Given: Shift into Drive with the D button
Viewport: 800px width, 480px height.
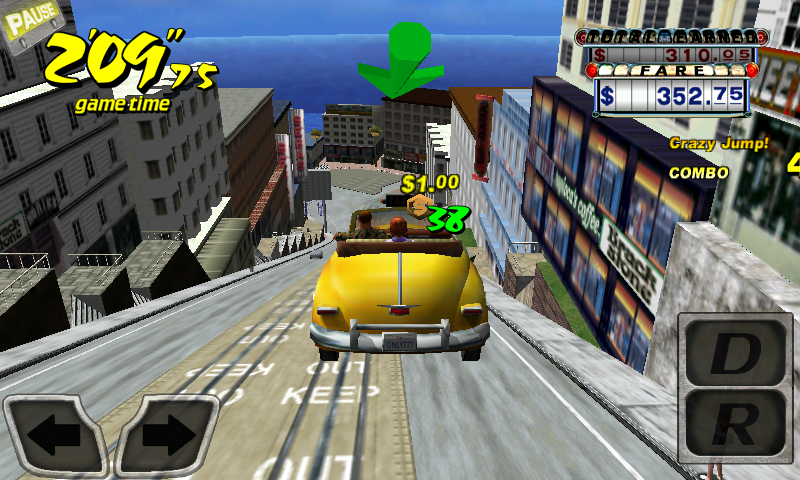Looking at the screenshot, I should 735,353.
